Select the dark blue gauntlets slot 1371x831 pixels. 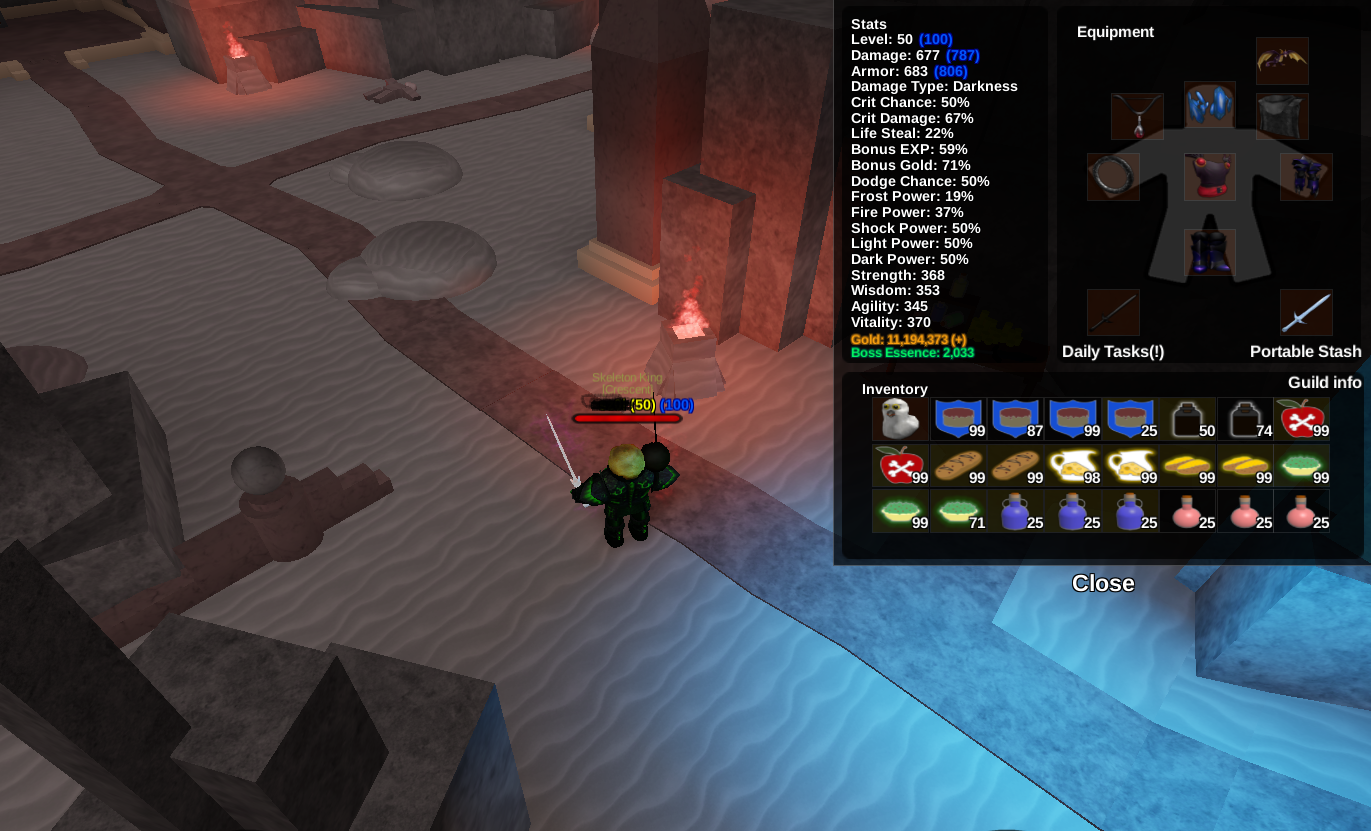click(x=1306, y=177)
